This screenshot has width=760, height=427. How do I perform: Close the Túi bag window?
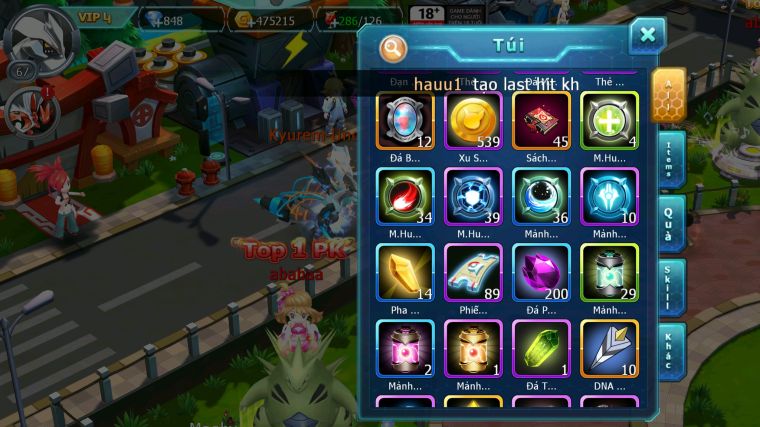click(647, 36)
